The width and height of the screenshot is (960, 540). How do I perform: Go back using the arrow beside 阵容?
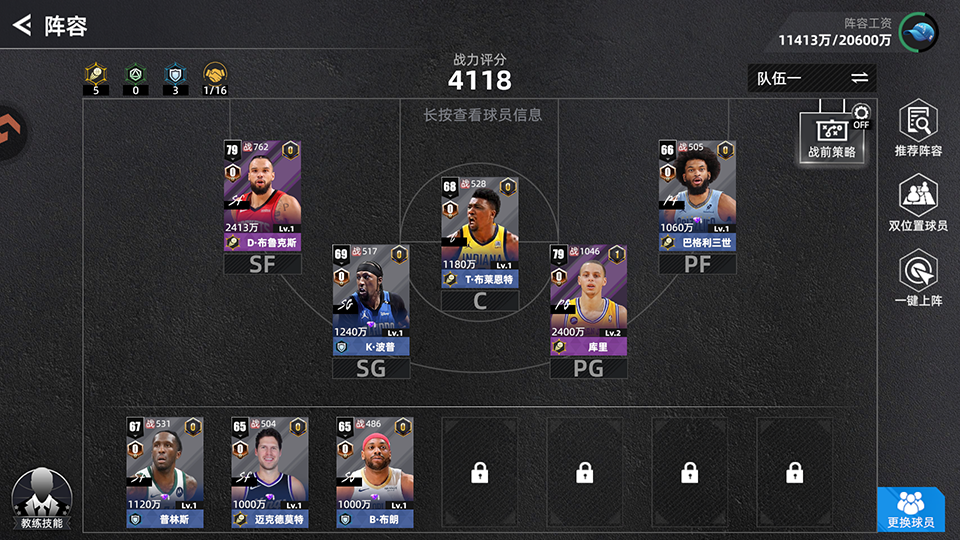(21, 25)
